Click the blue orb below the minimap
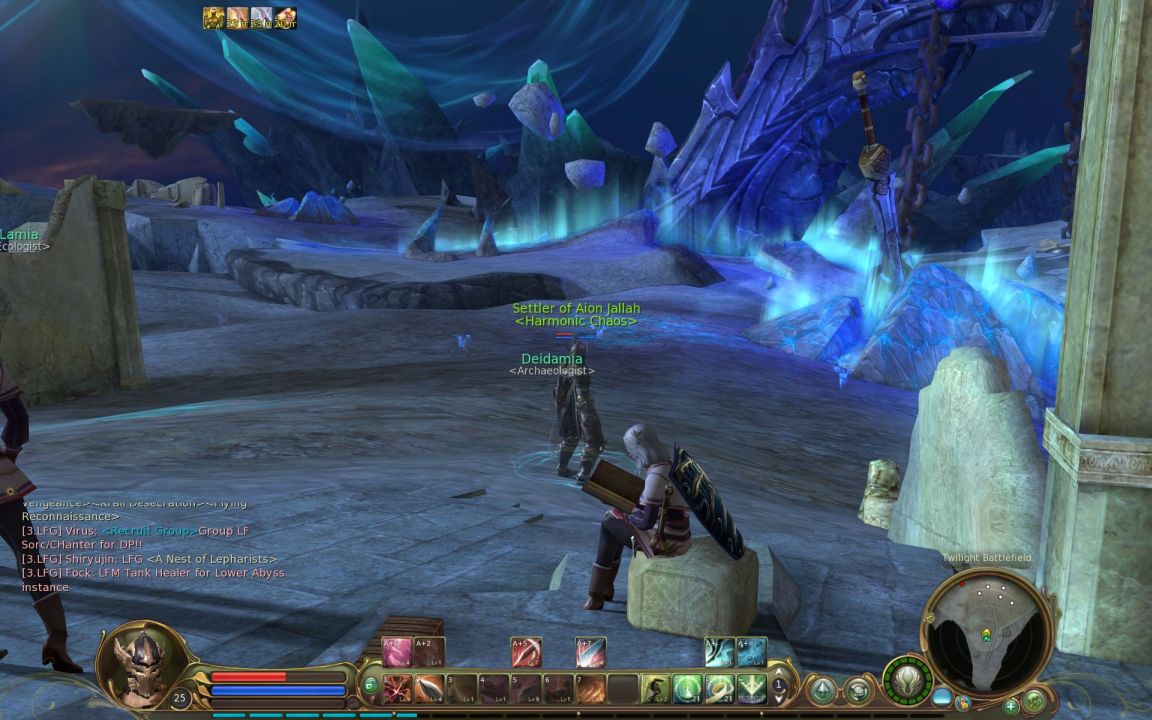The width and height of the screenshot is (1152, 720). pos(942,696)
